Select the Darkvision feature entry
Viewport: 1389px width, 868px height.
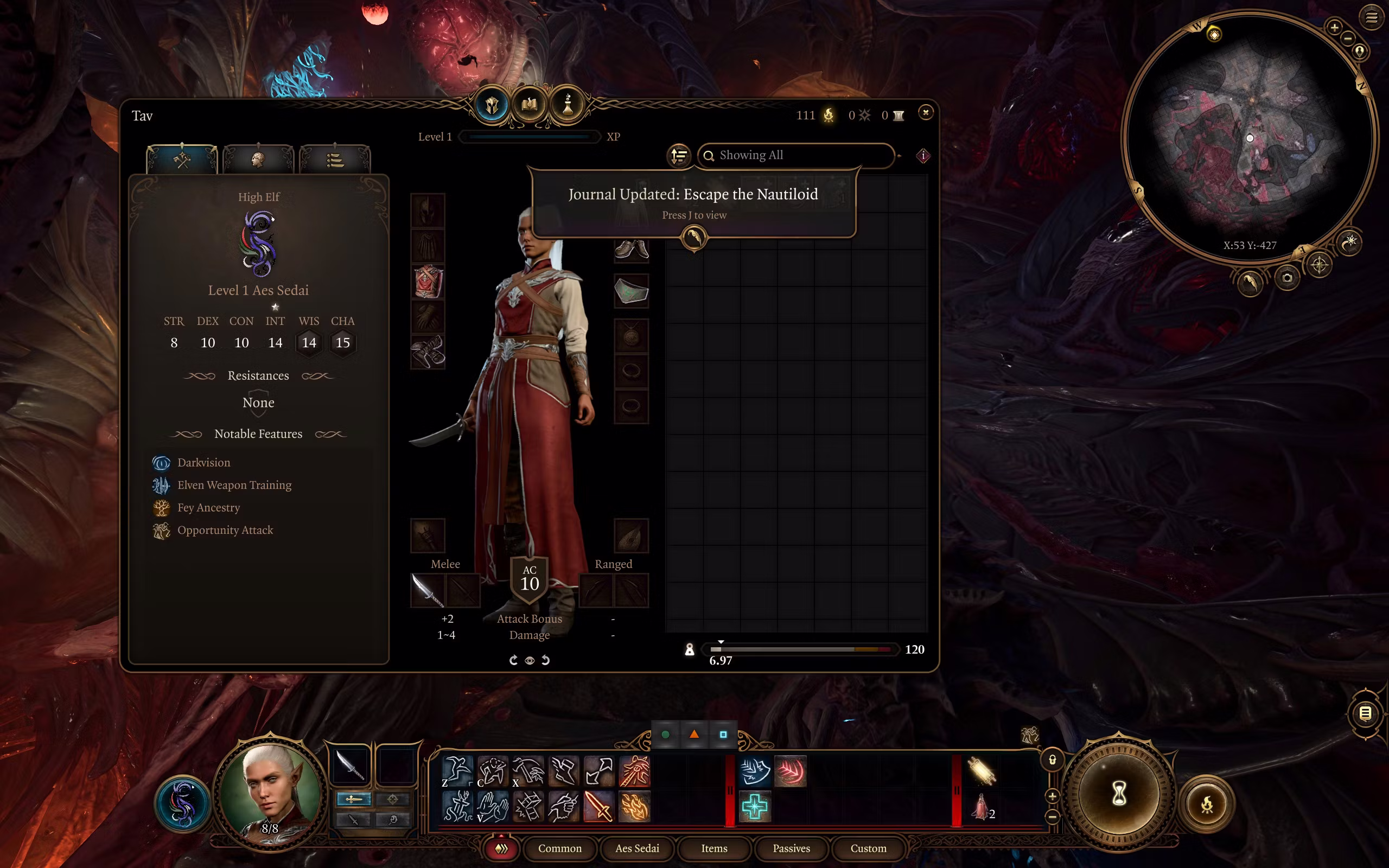pos(203,463)
